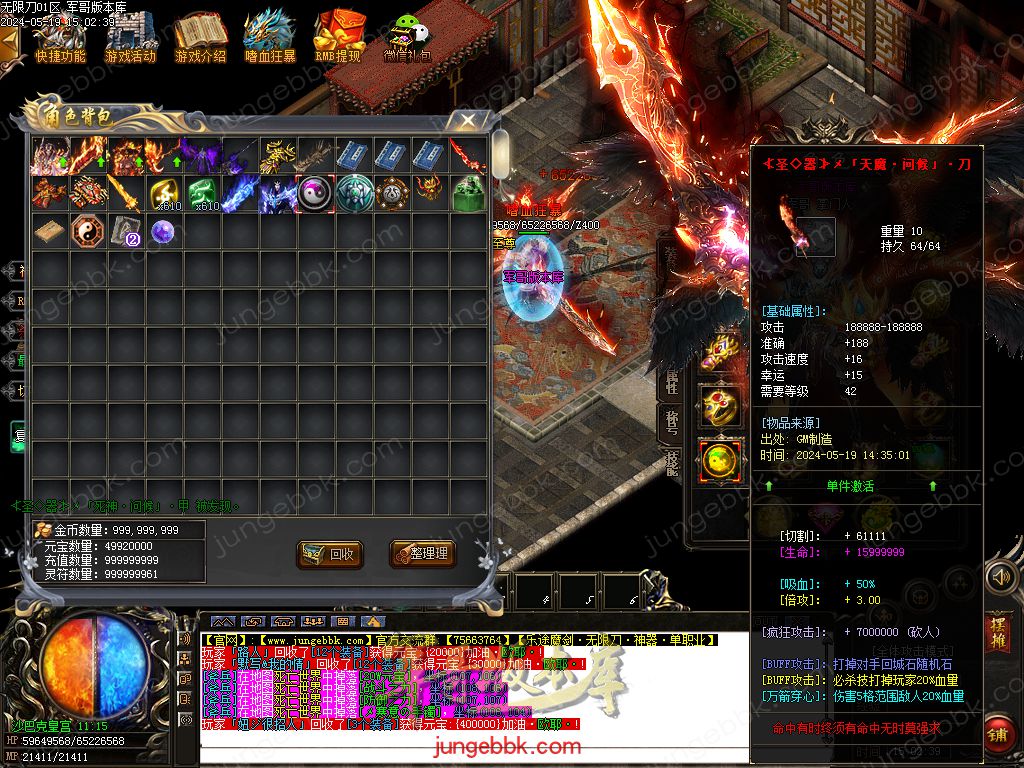Select the green rune stone stack x610

[202, 193]
